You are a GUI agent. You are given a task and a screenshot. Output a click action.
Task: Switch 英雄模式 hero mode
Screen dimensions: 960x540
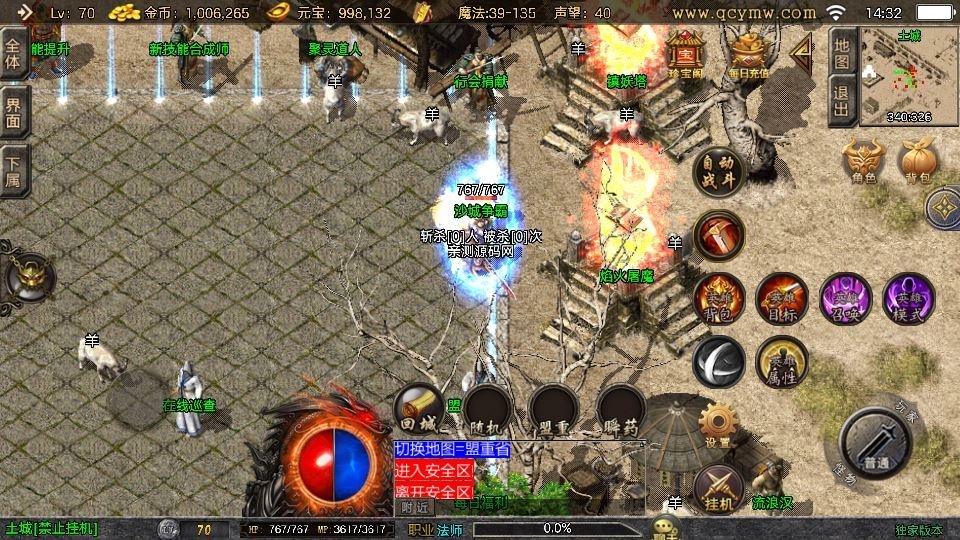tap(908, 298)
